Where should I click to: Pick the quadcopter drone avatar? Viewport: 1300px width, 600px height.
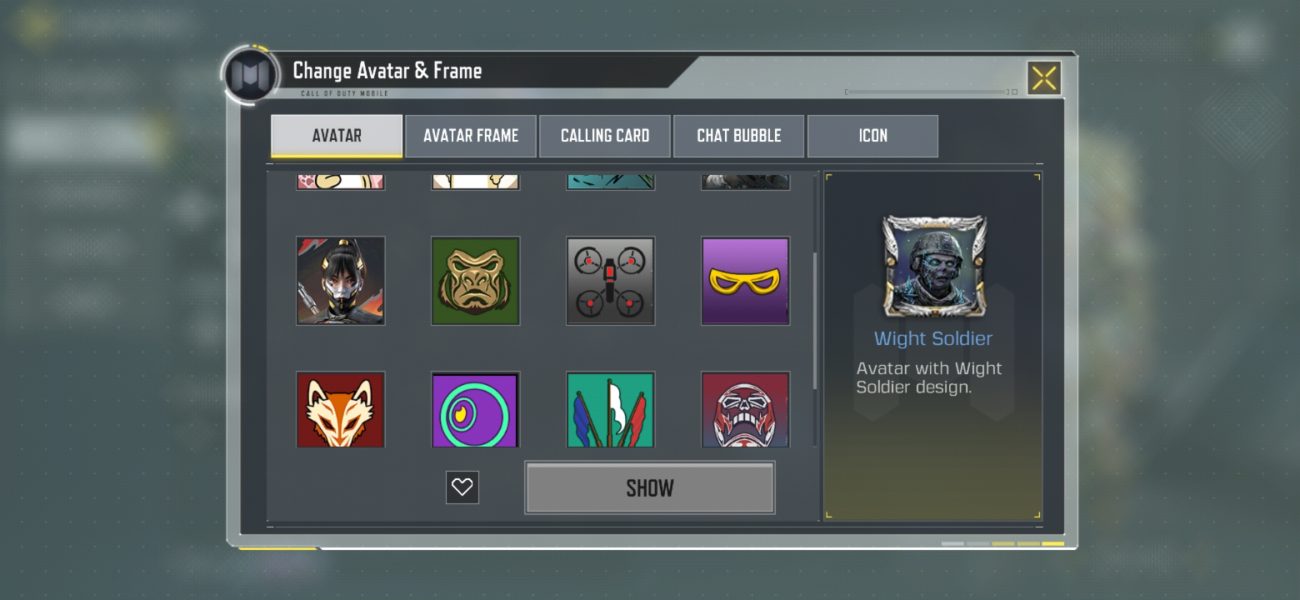pyautogui.click(x=611, y=281)
